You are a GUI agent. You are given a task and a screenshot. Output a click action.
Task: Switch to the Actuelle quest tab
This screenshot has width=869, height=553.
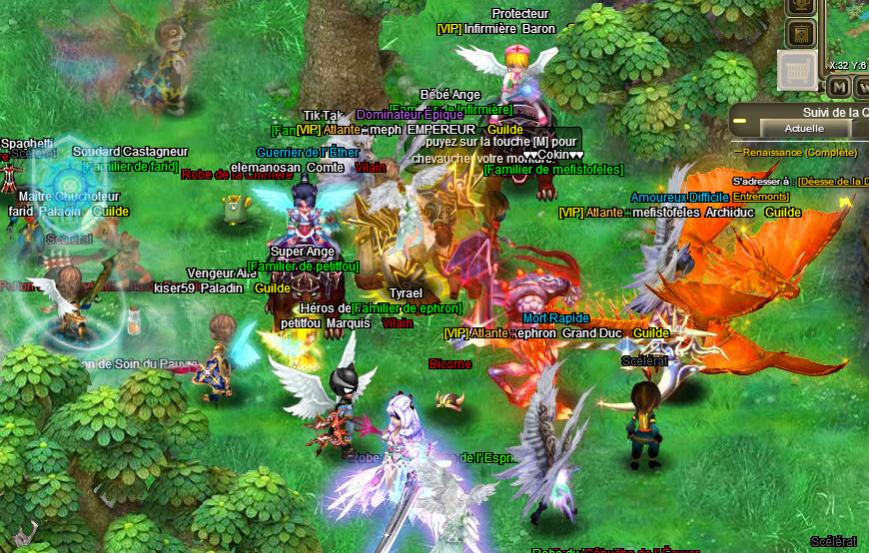[803, 128]
